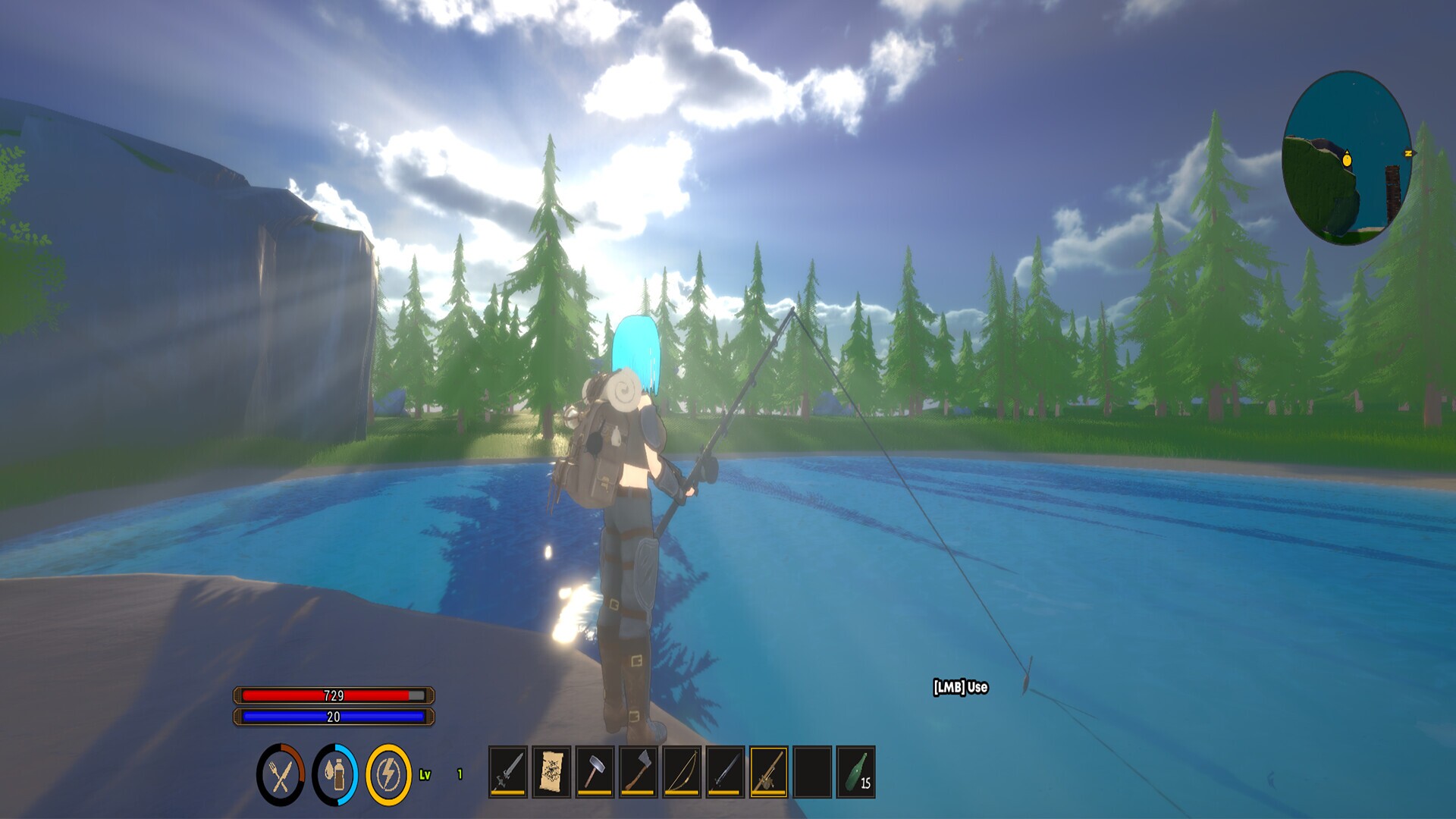Select the treasure map scroll slot
This screenshot has width=1456, height=819.
click(x=551, y=772)
